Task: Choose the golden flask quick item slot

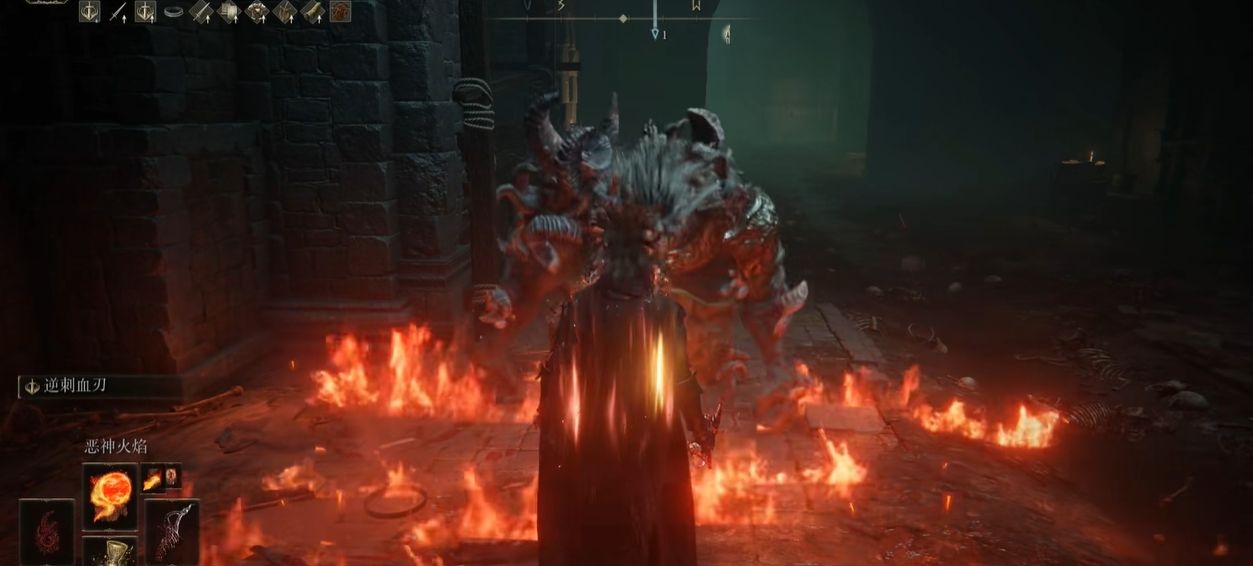Action: 110,551
